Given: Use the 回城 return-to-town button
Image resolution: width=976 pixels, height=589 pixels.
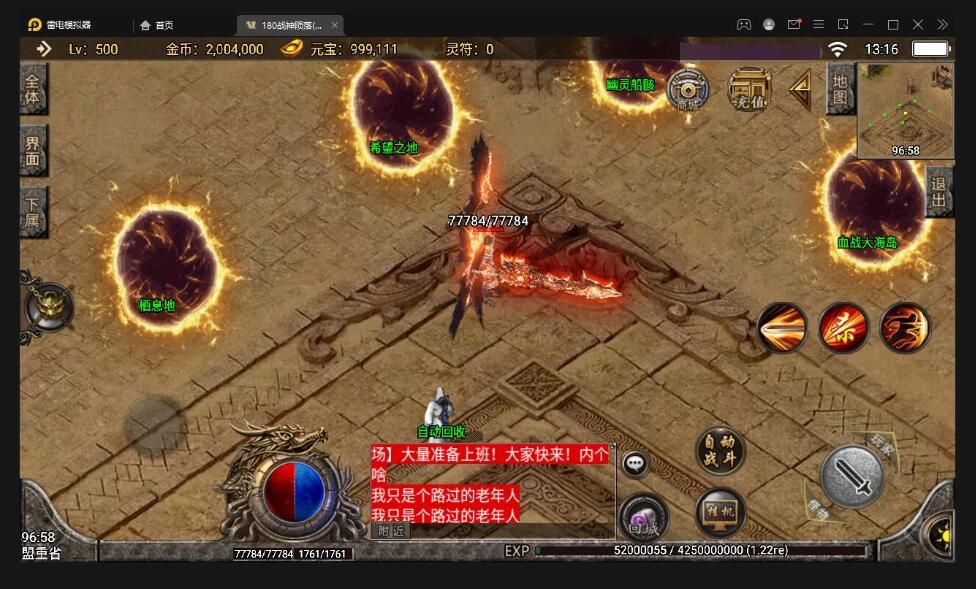Looking at the screenshot, I should (x=643, y=519).
